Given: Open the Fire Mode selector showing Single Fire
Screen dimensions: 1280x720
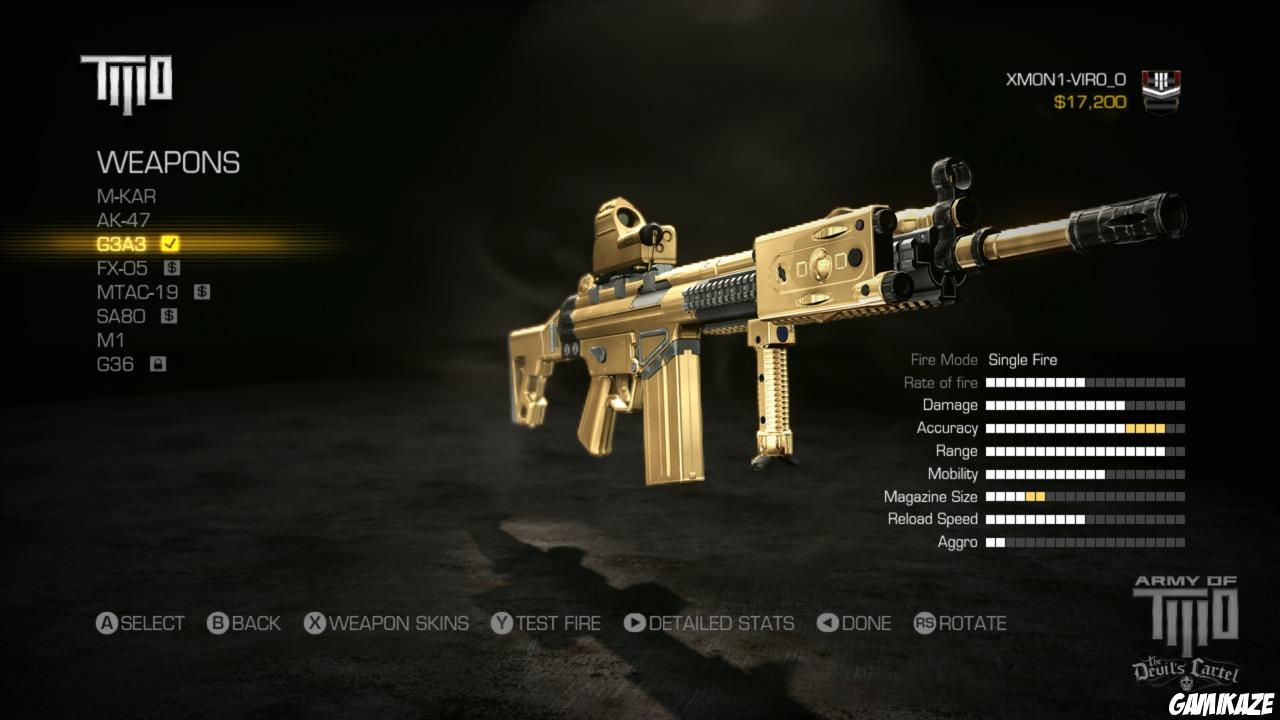Looking at the screenshot, I should tap(1023, 359).
